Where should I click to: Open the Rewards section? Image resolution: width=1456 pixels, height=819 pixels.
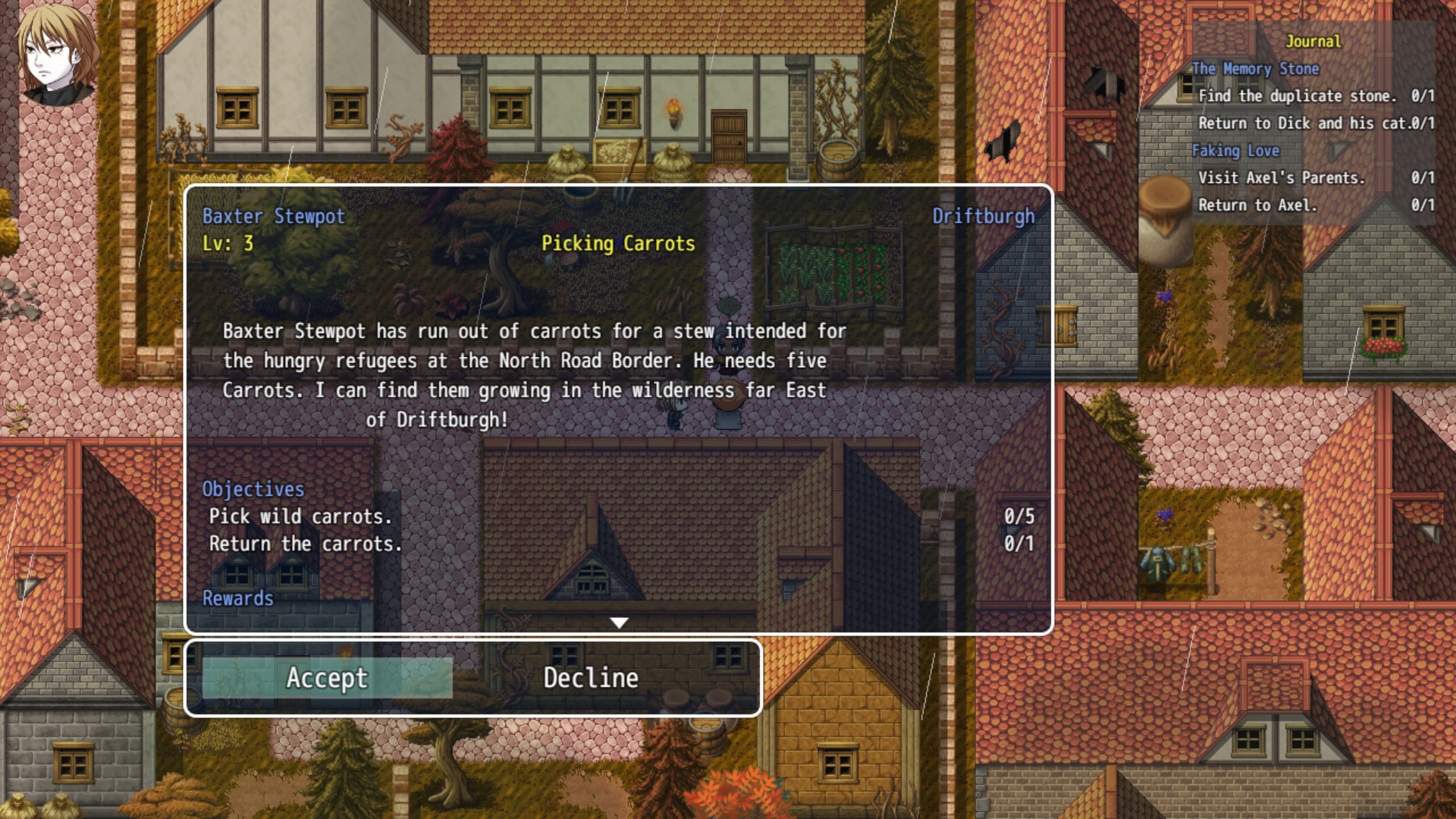click(x=238, y=598)
